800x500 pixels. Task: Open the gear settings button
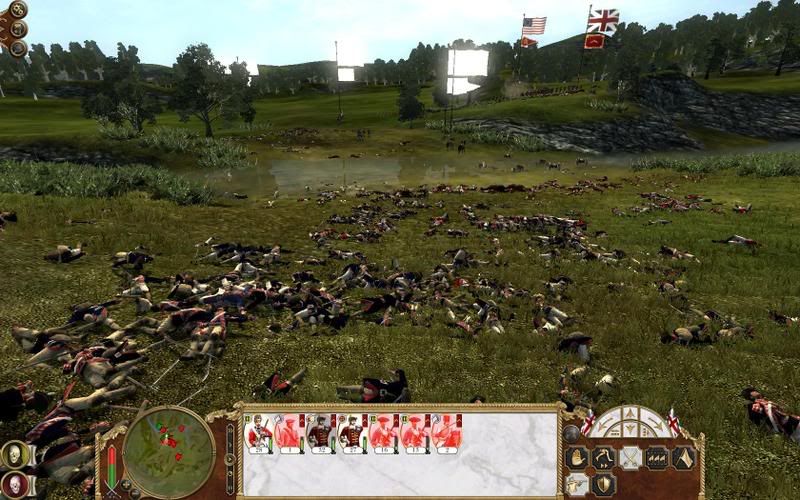click(x=18, y=9)
